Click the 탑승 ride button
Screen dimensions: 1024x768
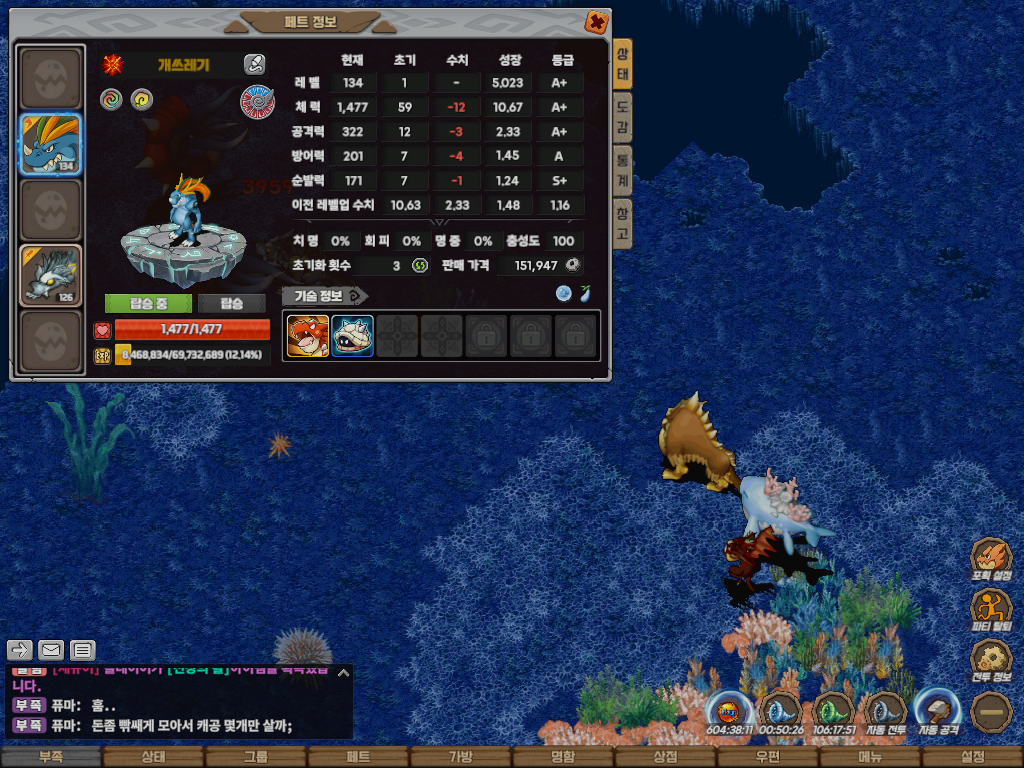tap(231, 303)
